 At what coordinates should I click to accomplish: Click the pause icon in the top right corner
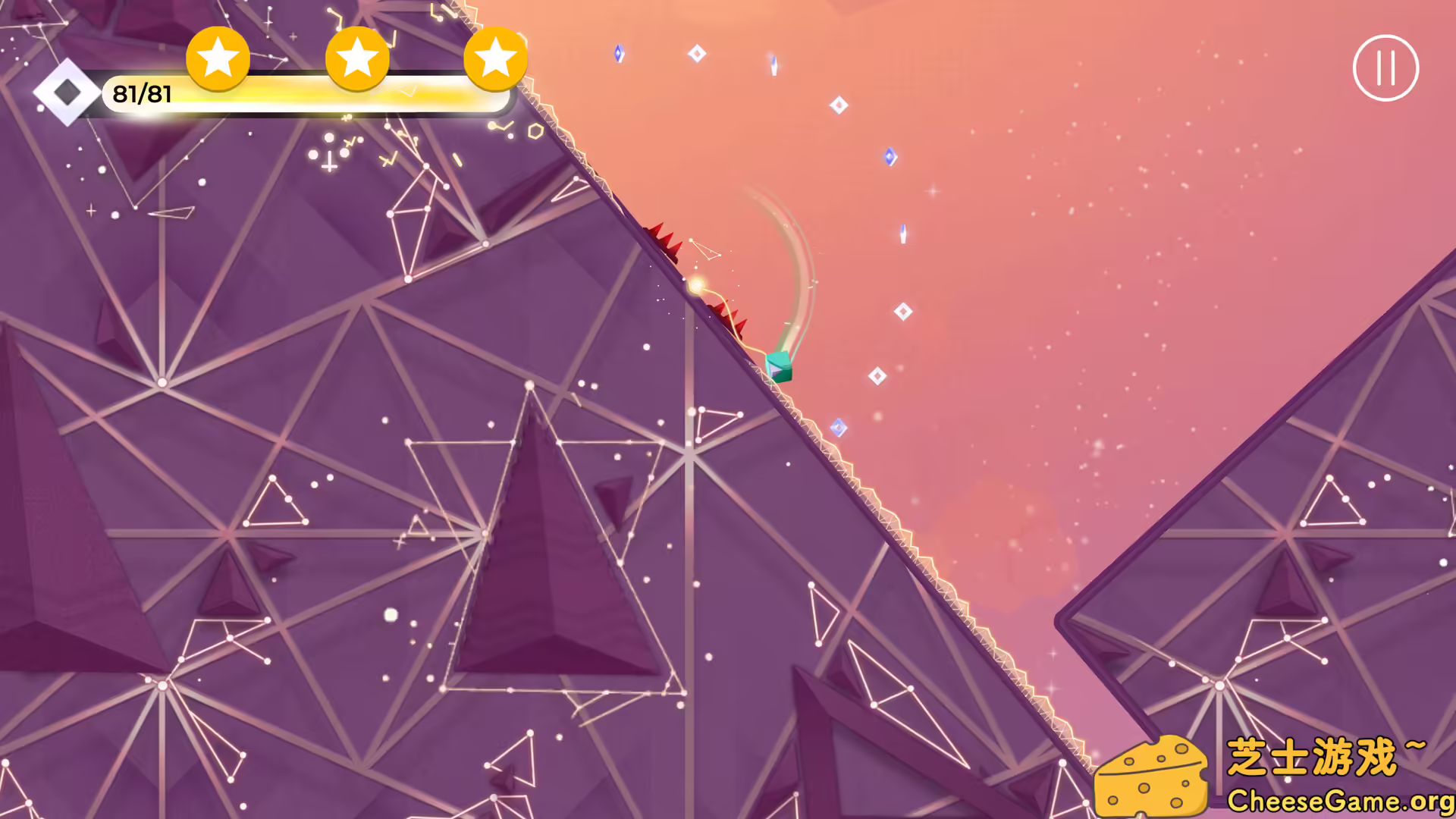(x=1386, y=68)
